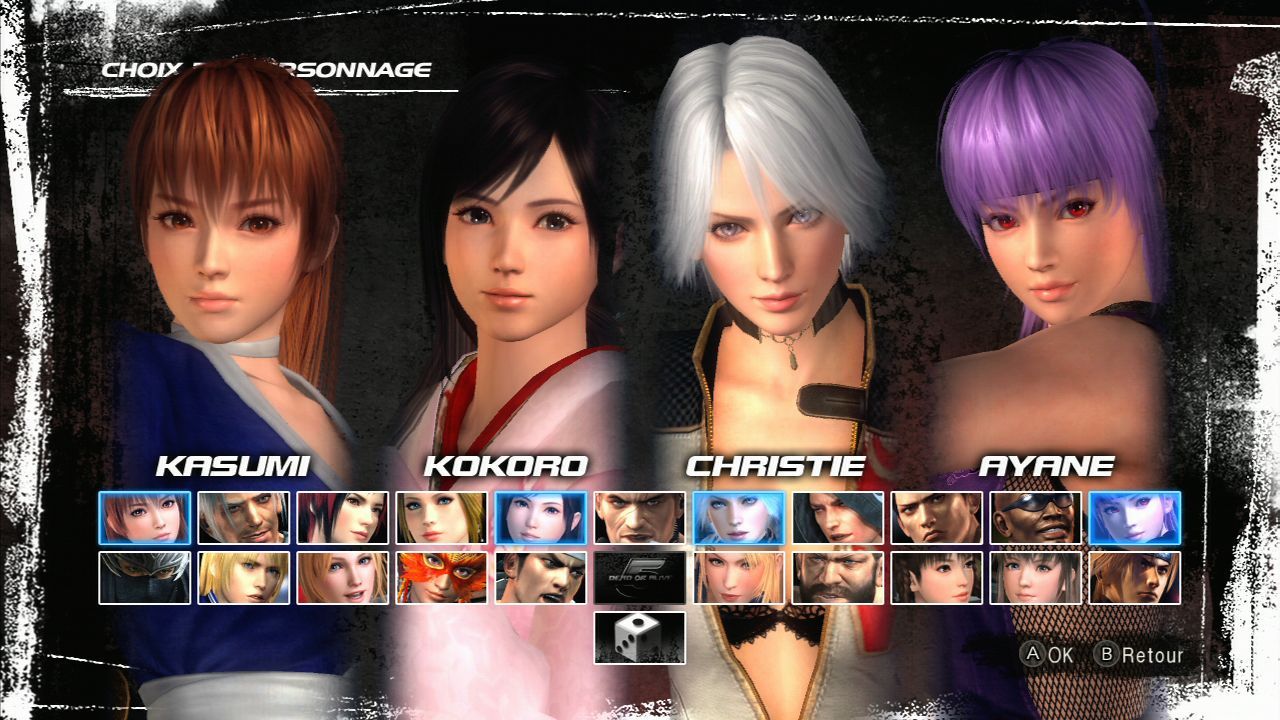The height and width of the screenshot is (720, 1280).
Task: Select the Dead or Alive logo tile
Action: pos(639,578)
